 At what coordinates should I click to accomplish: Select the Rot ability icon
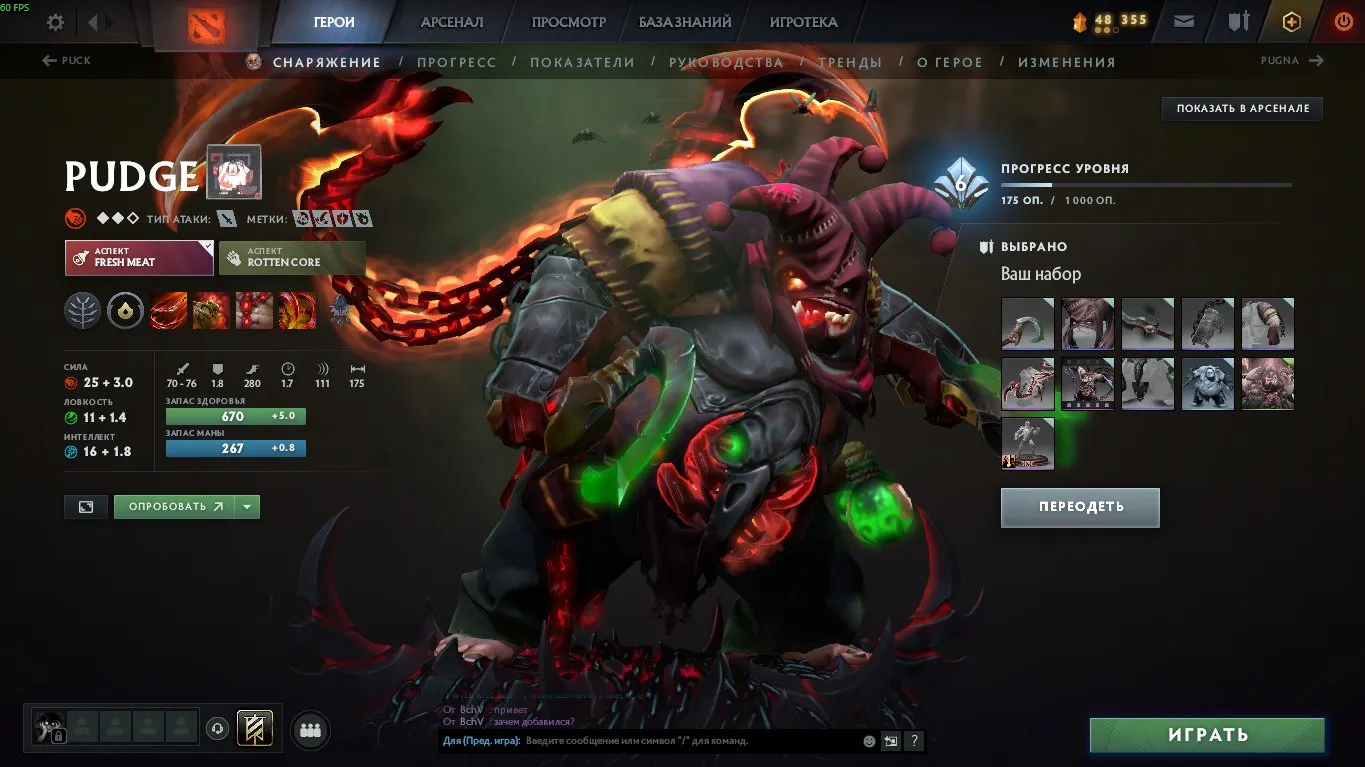[210, 311]
